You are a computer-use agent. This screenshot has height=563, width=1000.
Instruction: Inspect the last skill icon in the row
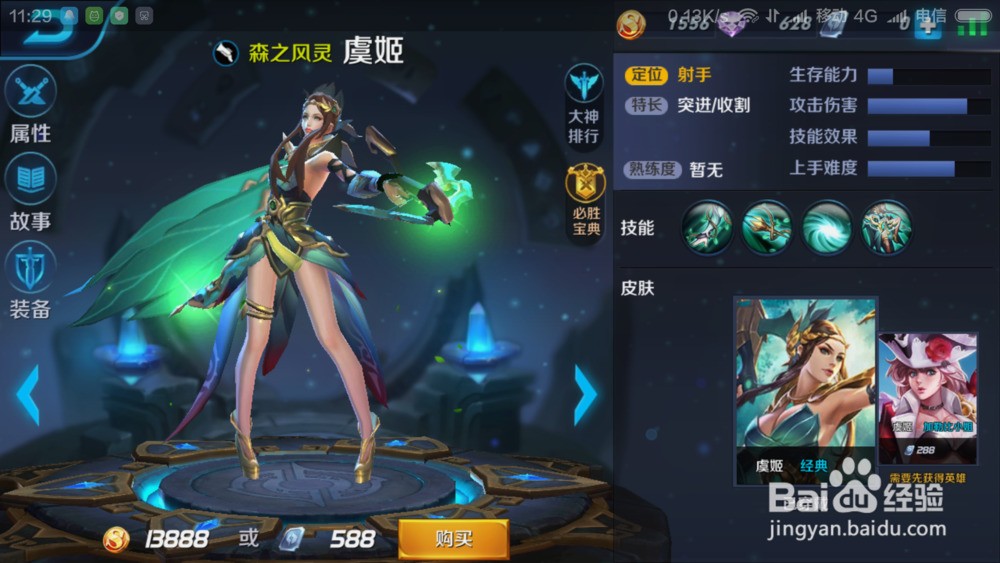pyautogui.click(x=887, y=227)
